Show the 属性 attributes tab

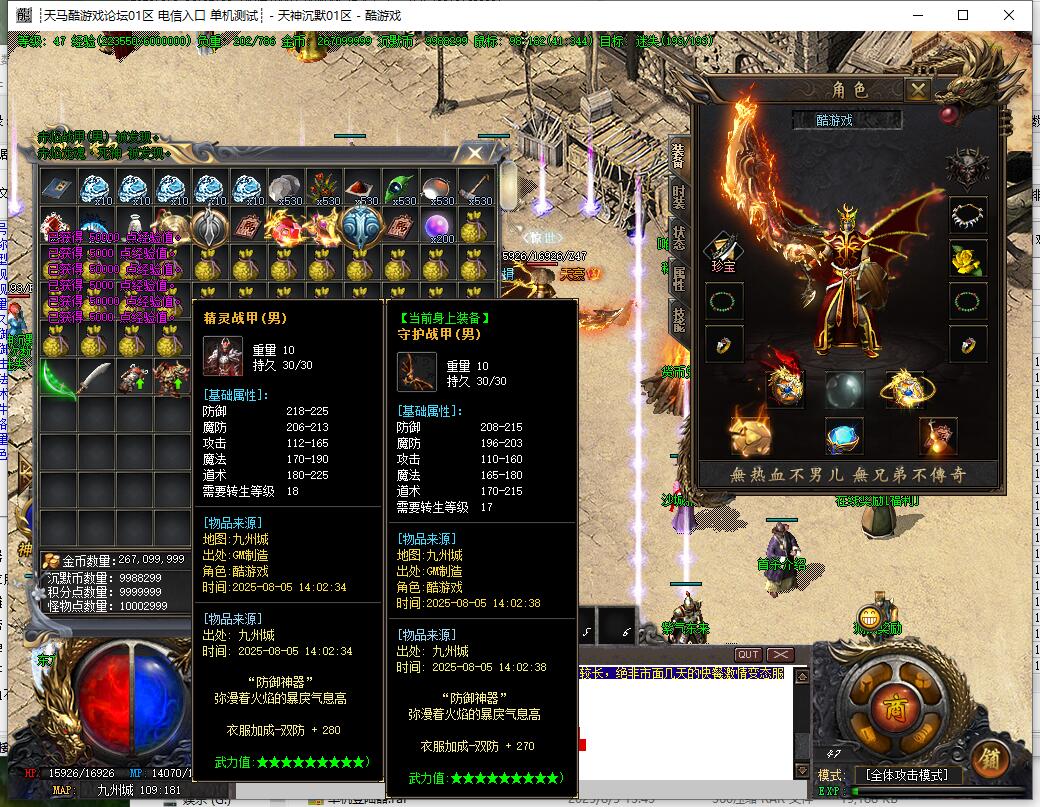(679, 279)
